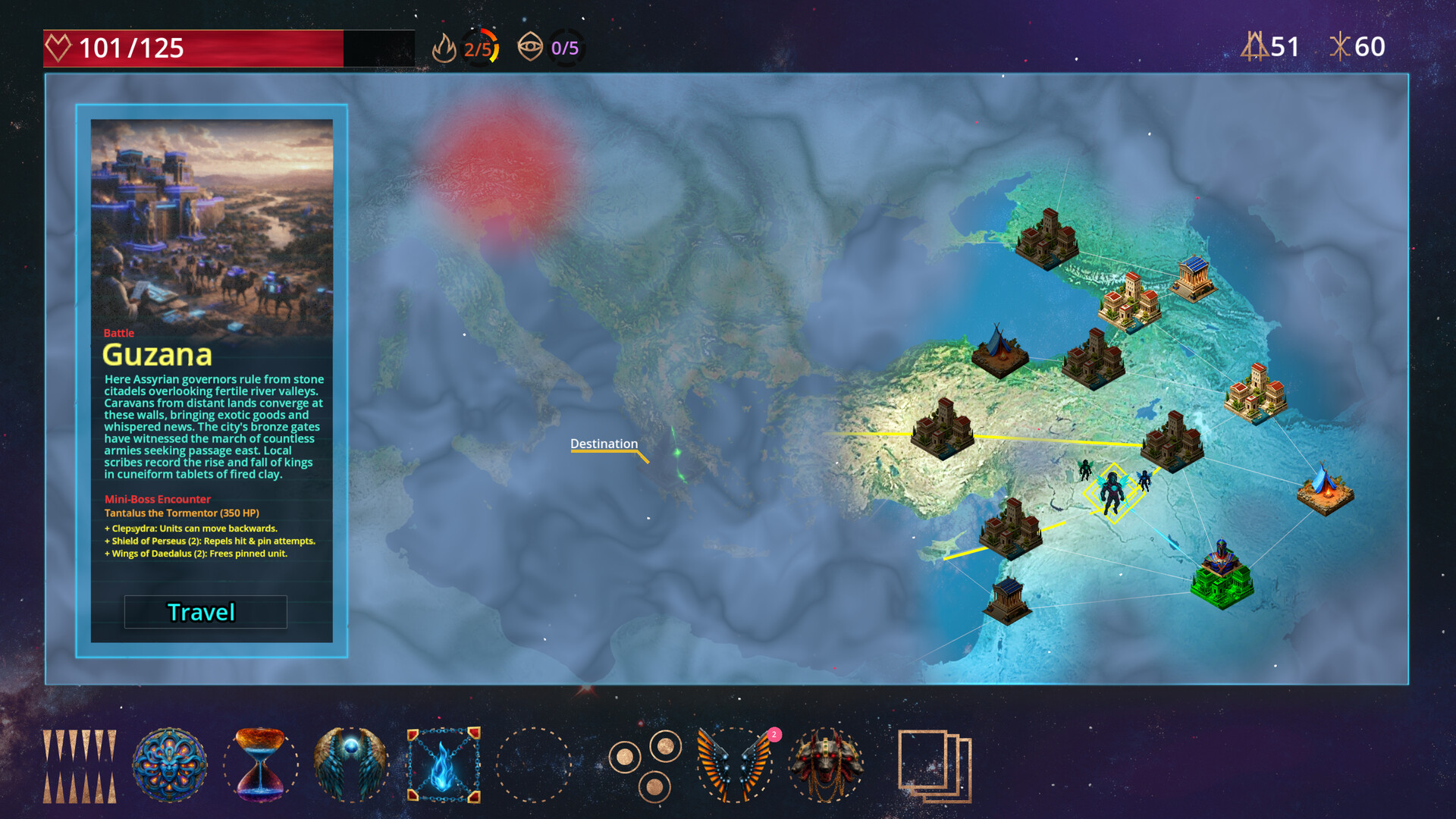Image resolution: width=1456 pixels, height=819 pixels.
Task: Select the flame resource icon near the 2/5 counter
Action: (446, 47)
